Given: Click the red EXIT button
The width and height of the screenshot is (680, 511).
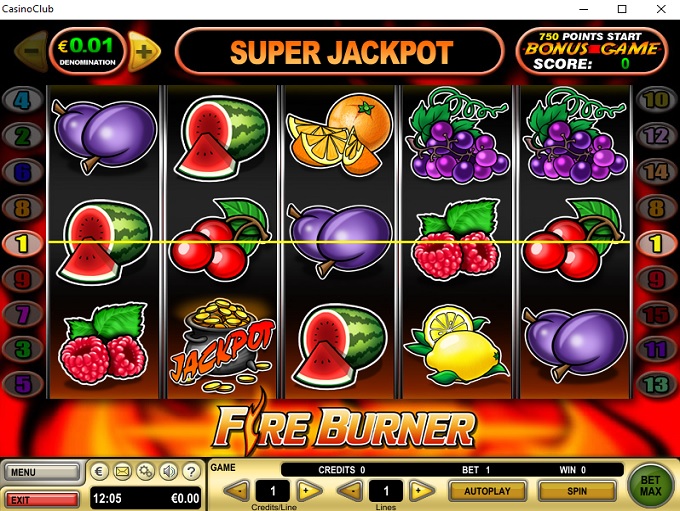Looking at the screenshot, I should (41, 498).
